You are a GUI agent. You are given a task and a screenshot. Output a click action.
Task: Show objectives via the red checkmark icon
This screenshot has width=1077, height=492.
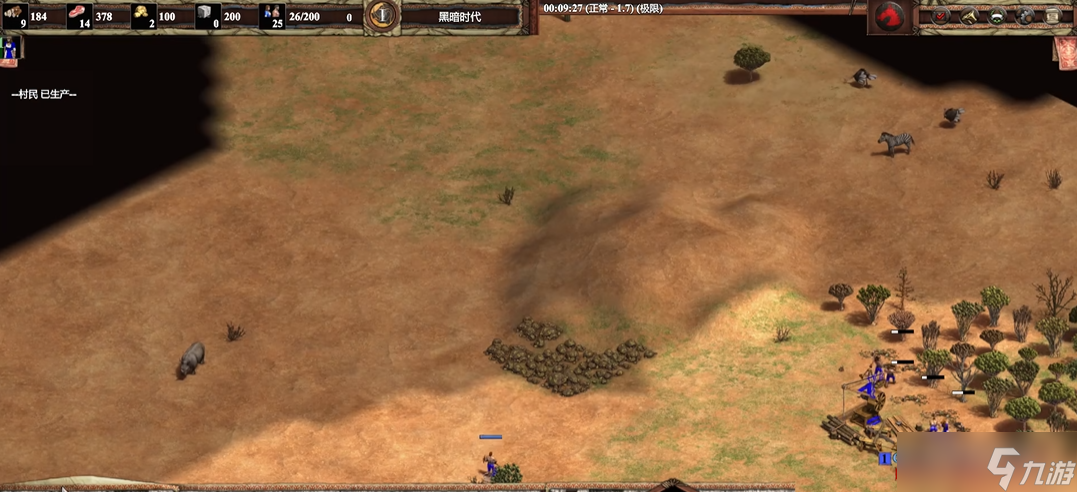(x=940, y=16)
